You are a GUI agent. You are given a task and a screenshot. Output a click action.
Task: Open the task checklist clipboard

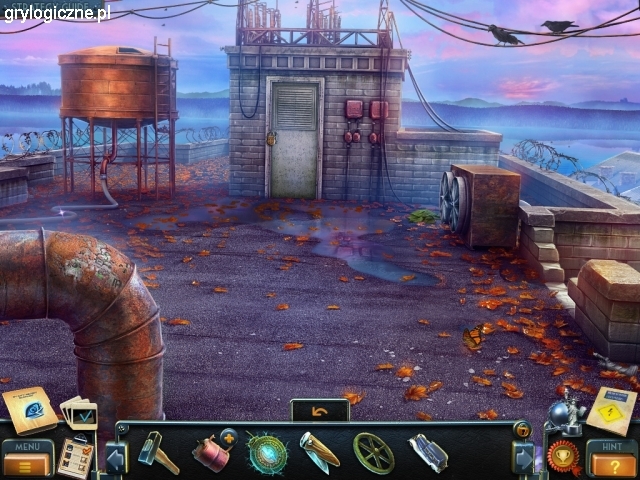click(75, 457)
